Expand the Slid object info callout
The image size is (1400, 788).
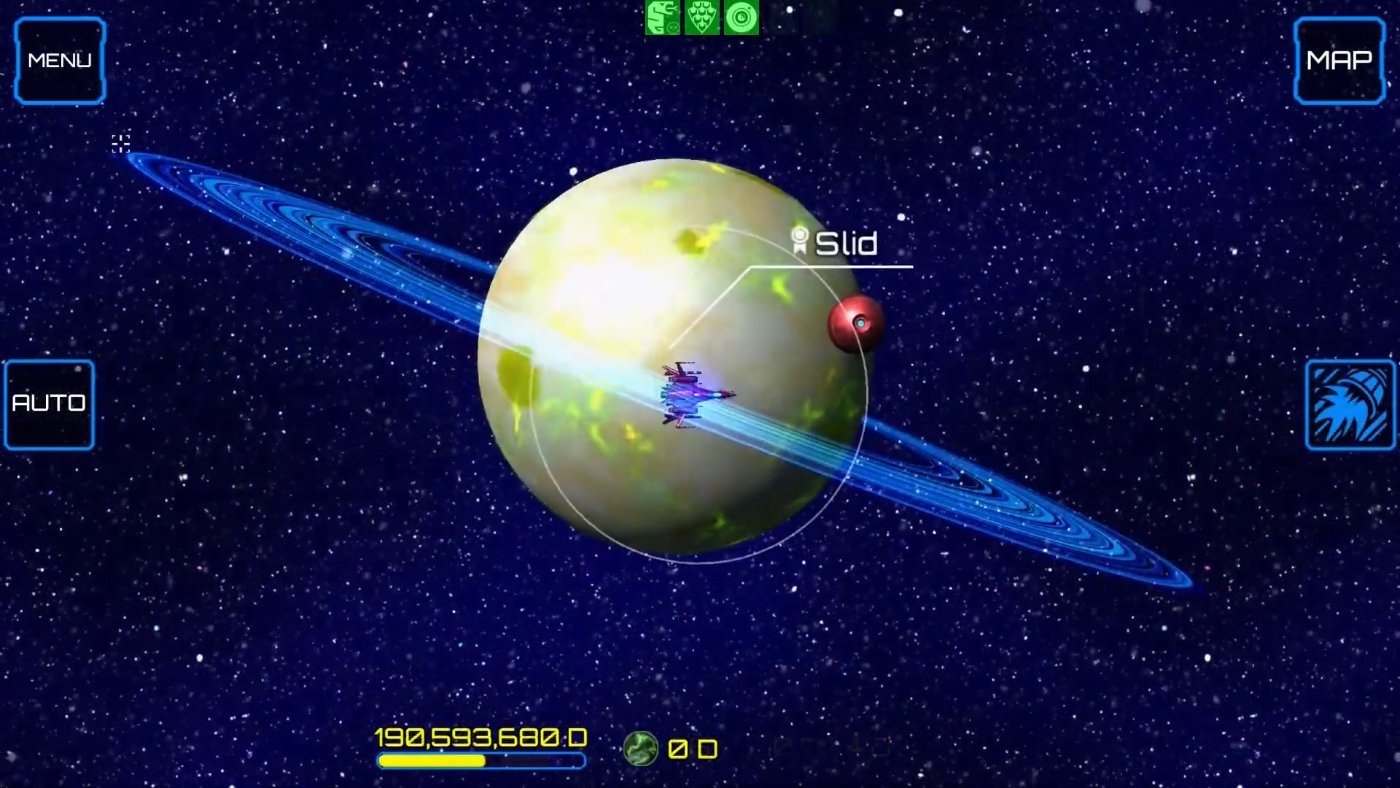(847, 241)
